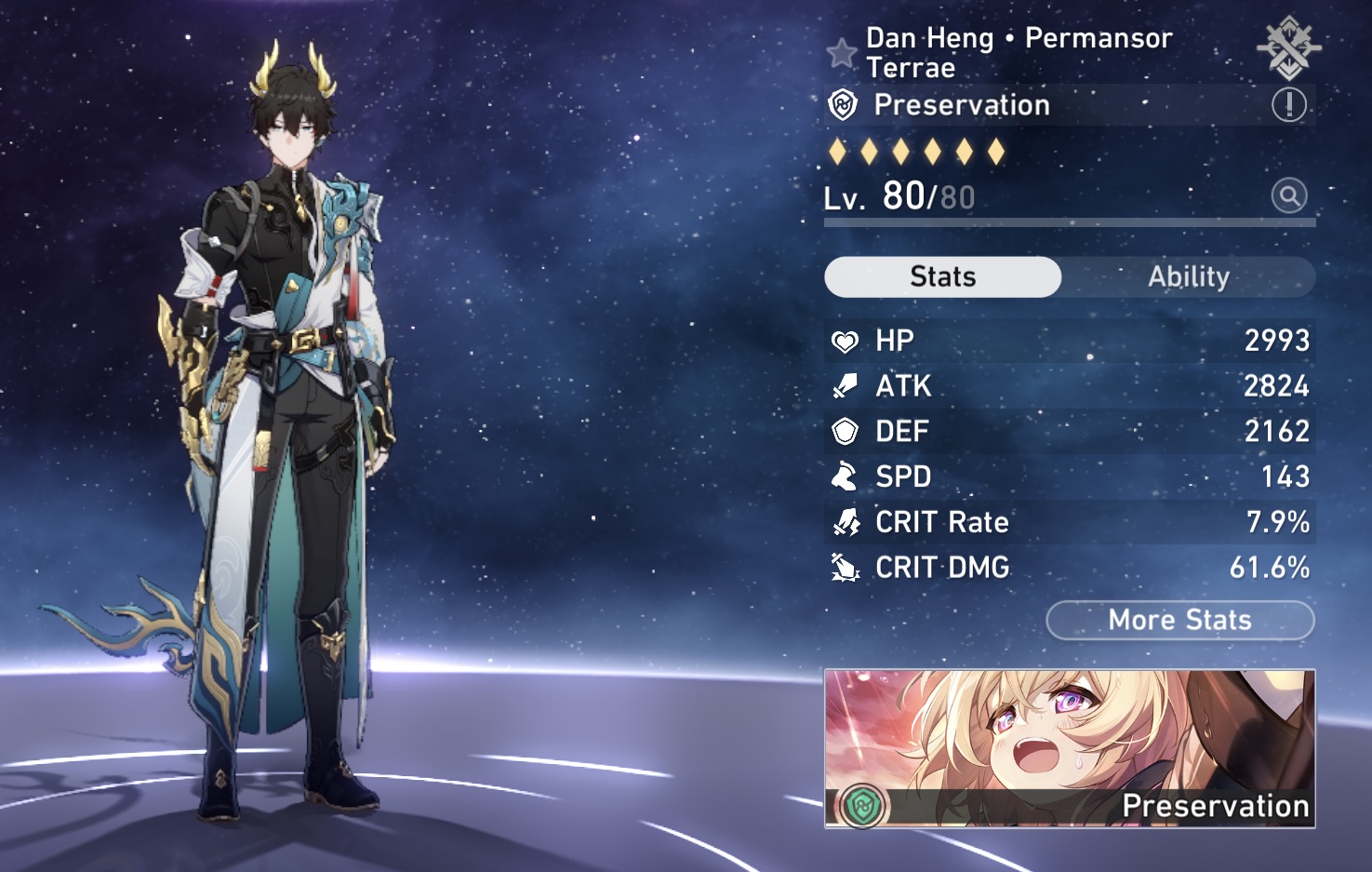Click the diamond emblem in the top-right corner
The image size is (1372, 872).
coord(1288,47)
